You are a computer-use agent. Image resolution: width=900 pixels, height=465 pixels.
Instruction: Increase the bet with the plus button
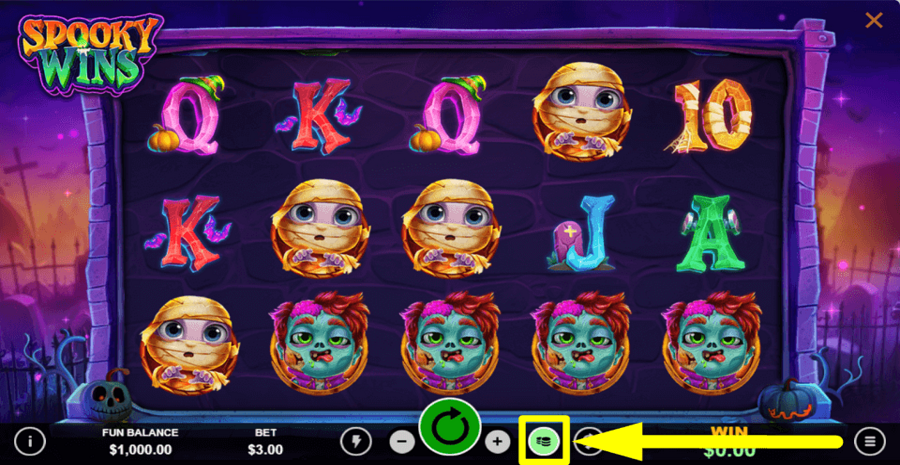point(497,441)
